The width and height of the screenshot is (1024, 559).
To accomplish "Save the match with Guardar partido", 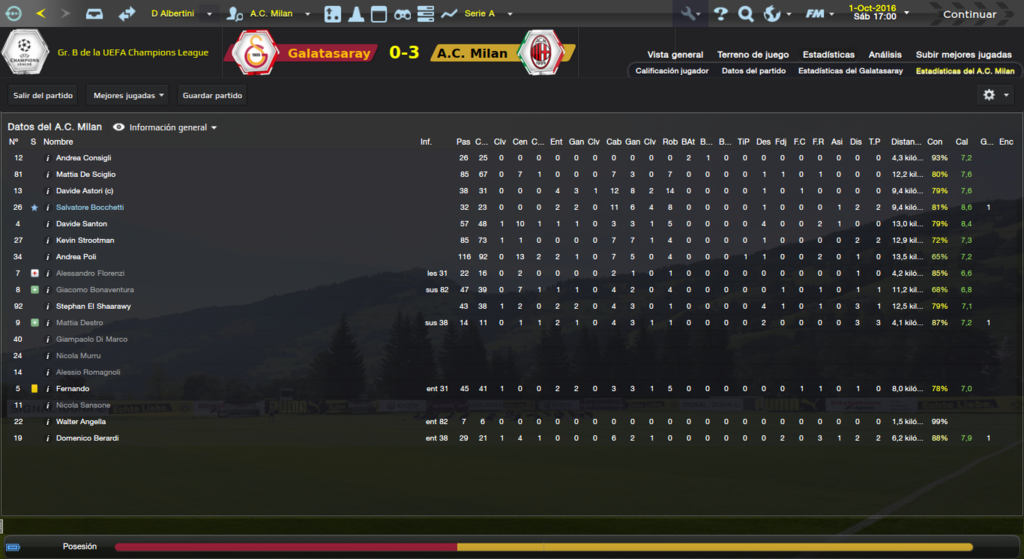I will tap(212, 96).
